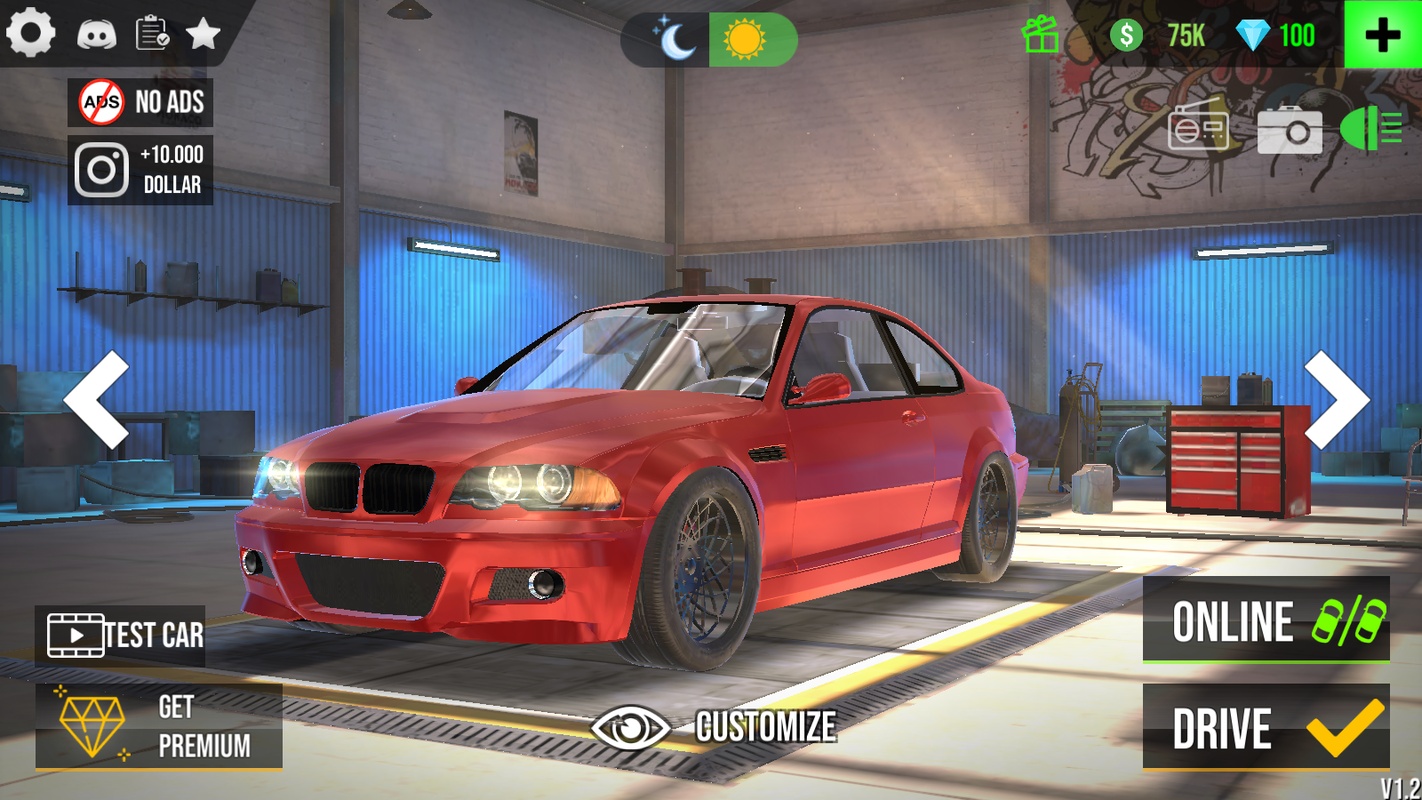Select the Get Premium button
This screenshot has height=800, width=1422.
tap(159, 726)
